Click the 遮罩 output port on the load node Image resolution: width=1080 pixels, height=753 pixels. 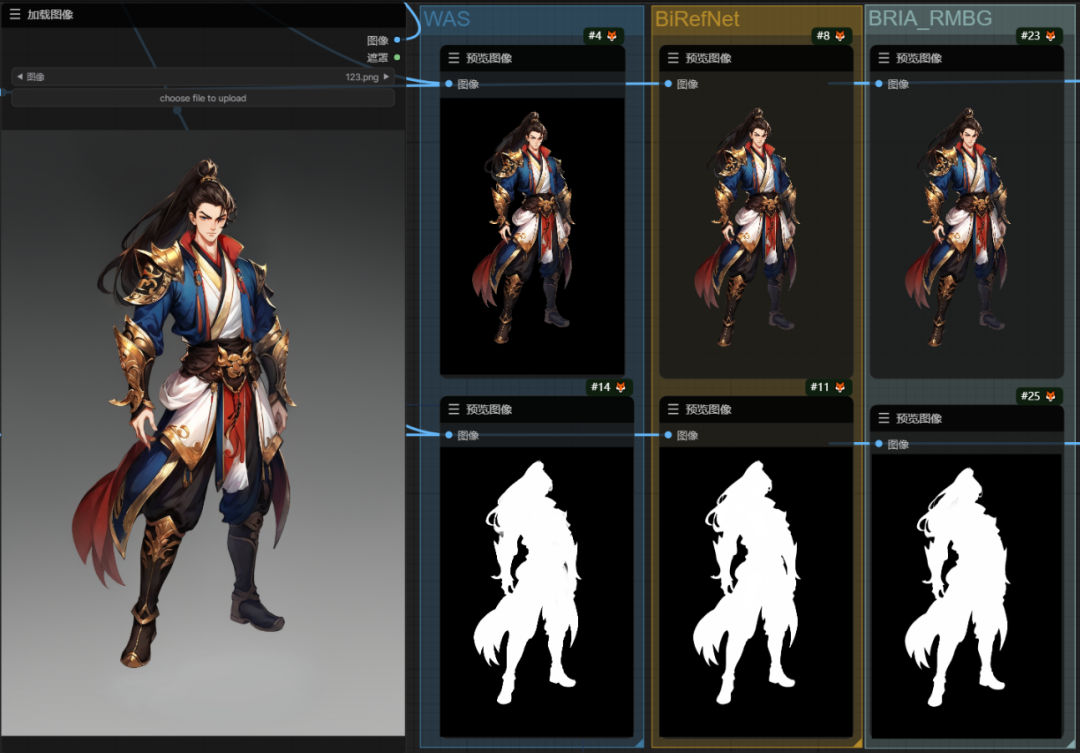click(397, 57)
